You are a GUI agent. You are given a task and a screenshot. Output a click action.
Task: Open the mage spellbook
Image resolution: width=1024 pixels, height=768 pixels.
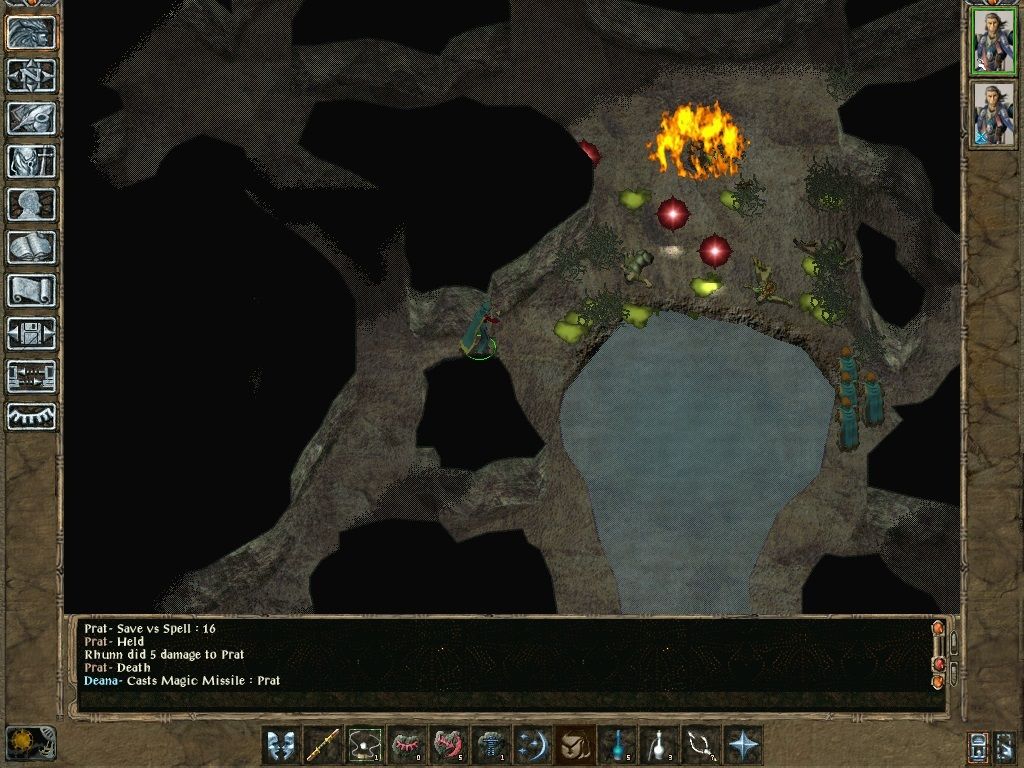(32, 247)
